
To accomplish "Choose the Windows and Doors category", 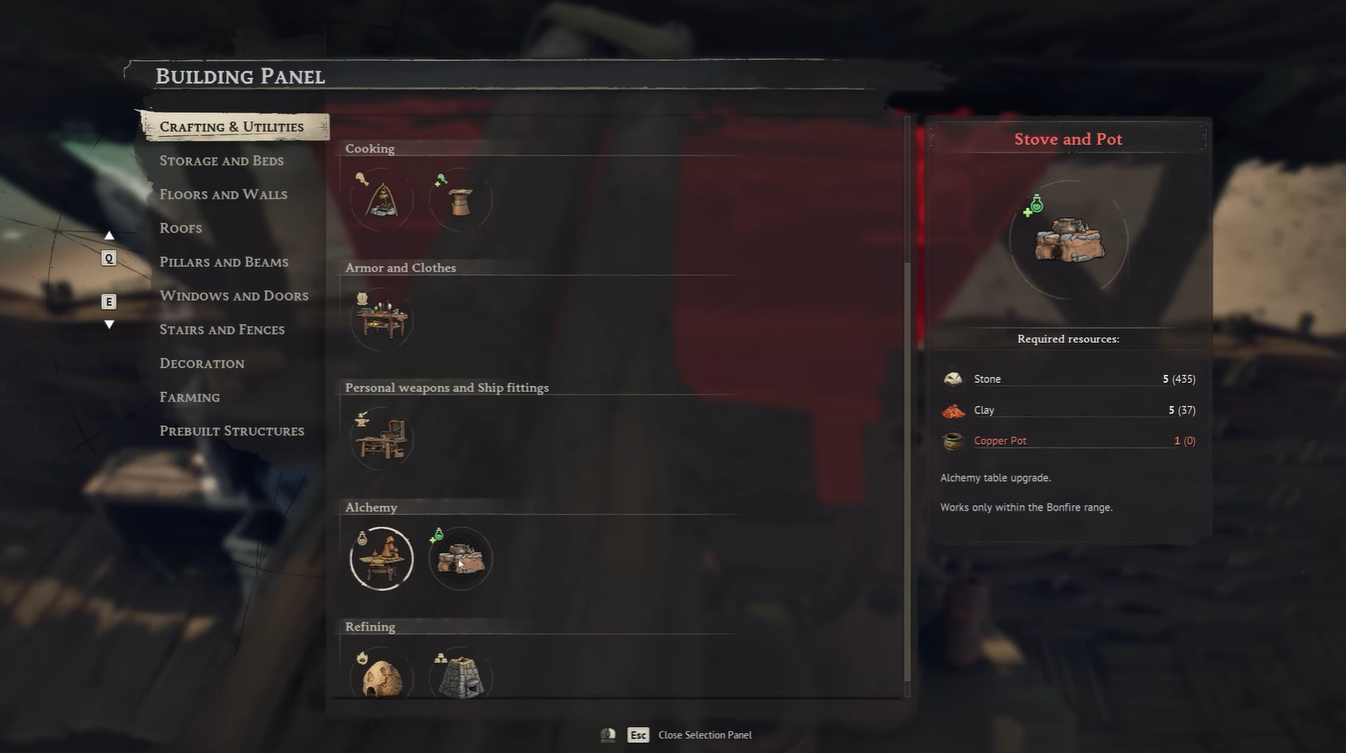I will [x=234, y=296].
